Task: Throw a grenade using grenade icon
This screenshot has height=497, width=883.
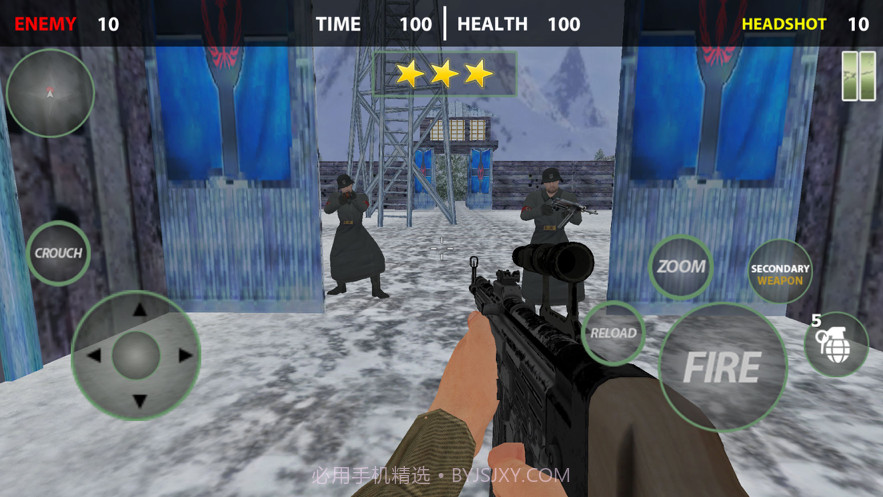Action: coord(836,346)
